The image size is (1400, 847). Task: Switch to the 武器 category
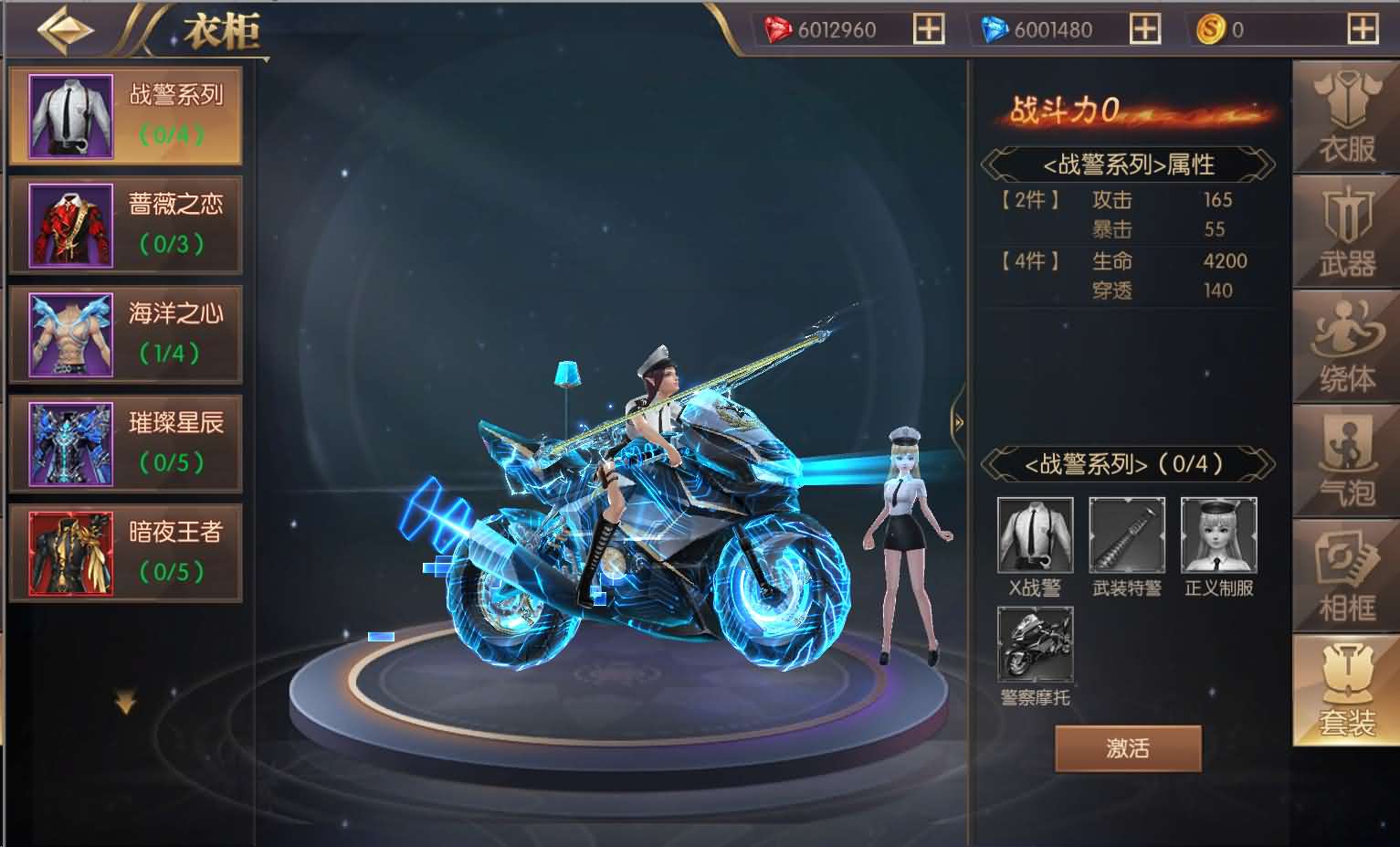click(1344, 233)
